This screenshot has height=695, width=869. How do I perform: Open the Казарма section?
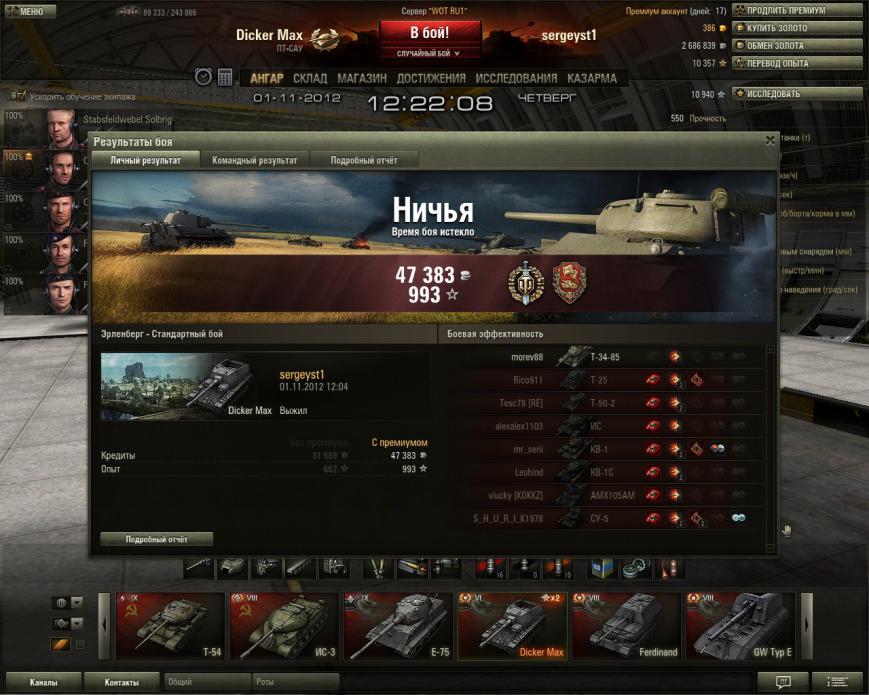[x=592, y=78]
